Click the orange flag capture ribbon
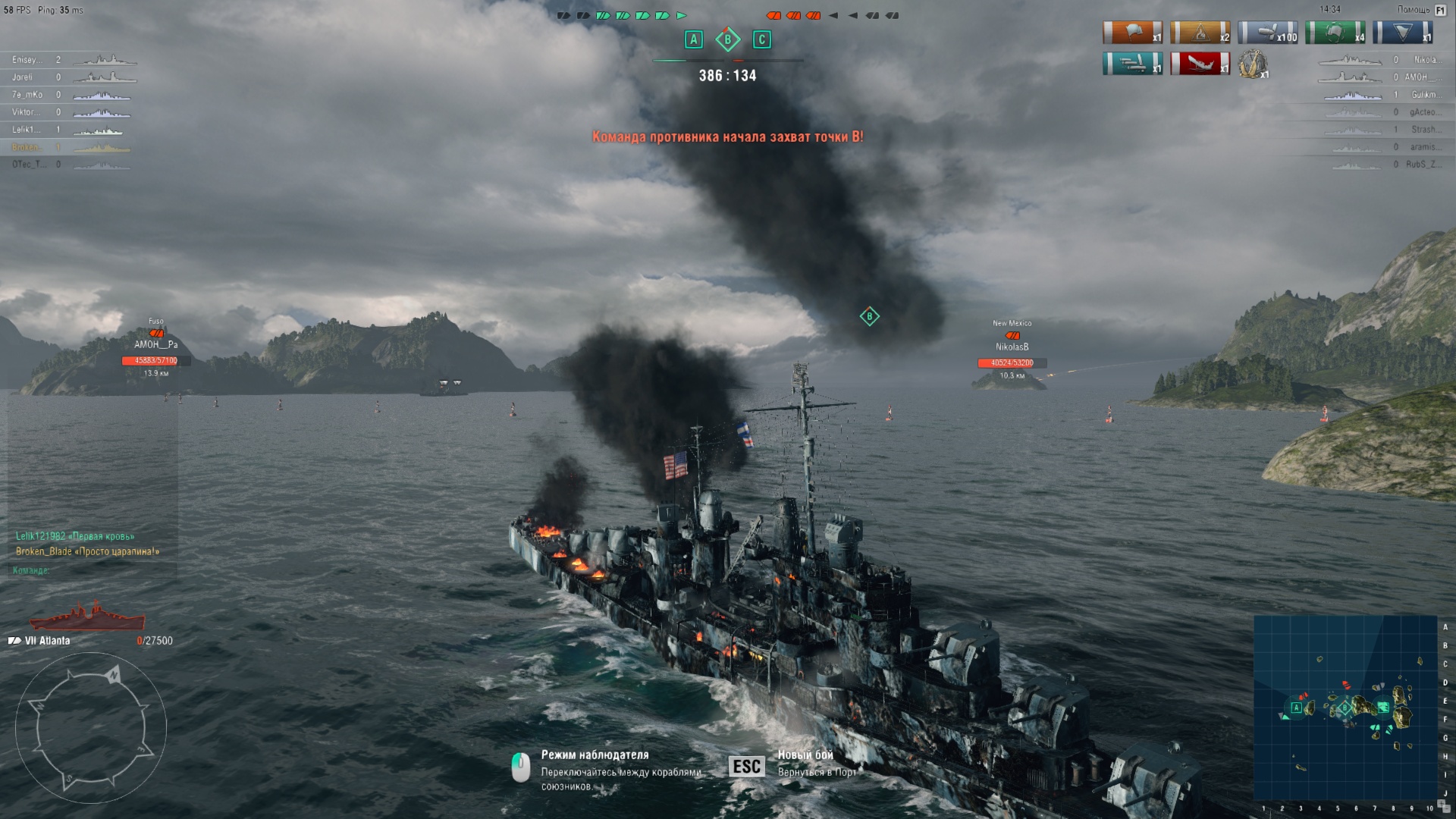Screen dimensions: 1456x819 coord(1132,33)
